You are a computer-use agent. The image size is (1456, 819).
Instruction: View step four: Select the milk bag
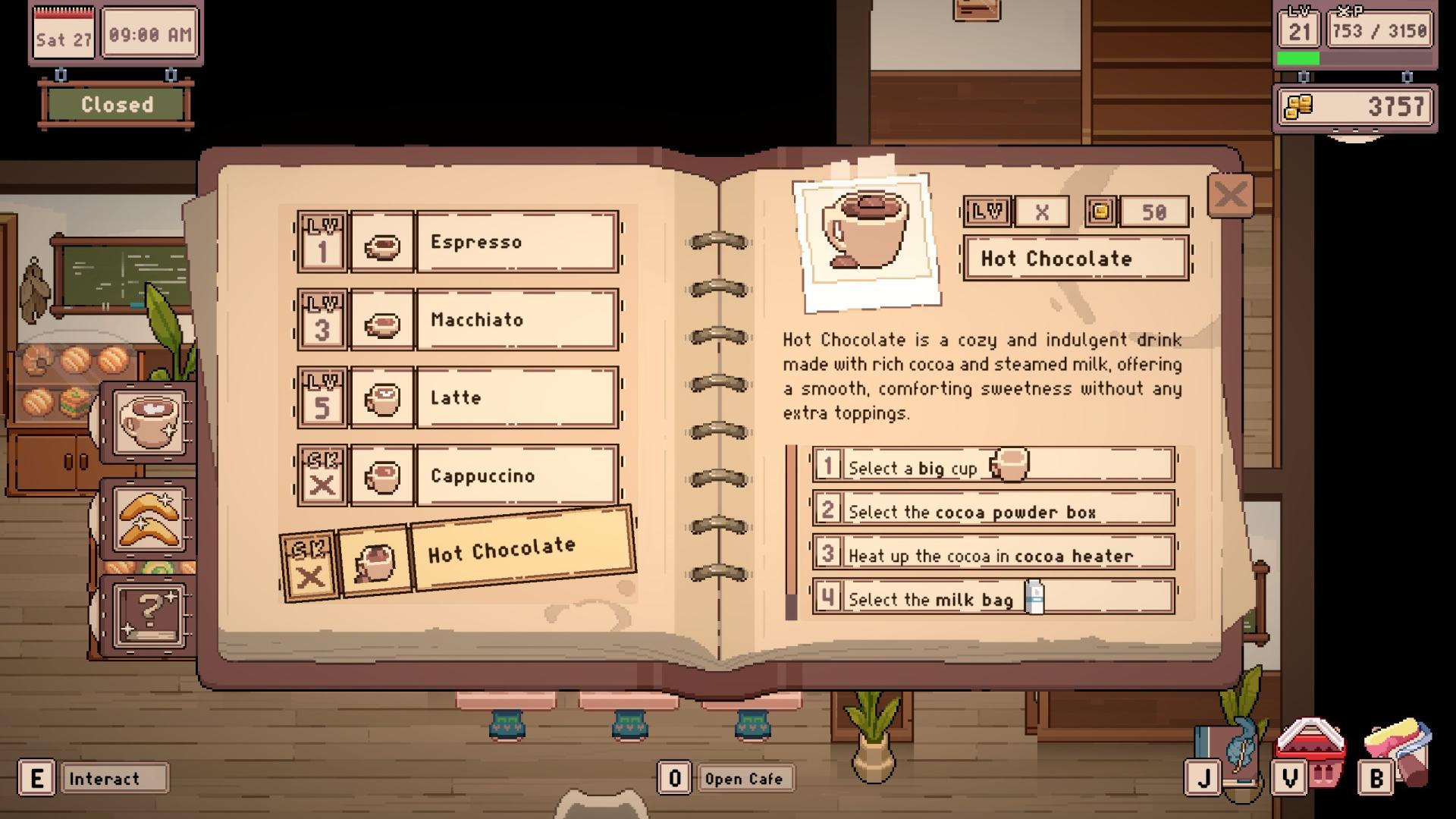click(x=993, y=598)
